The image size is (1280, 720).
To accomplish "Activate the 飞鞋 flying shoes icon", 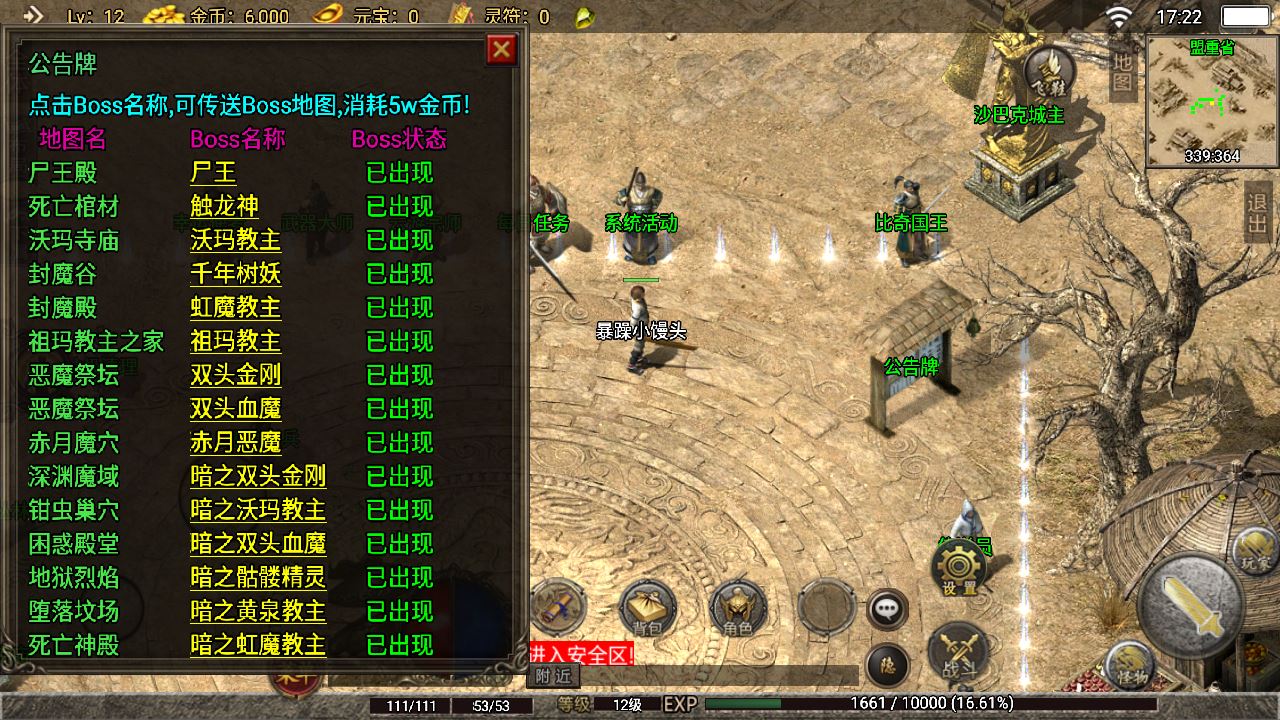I will coord(1048,70).
